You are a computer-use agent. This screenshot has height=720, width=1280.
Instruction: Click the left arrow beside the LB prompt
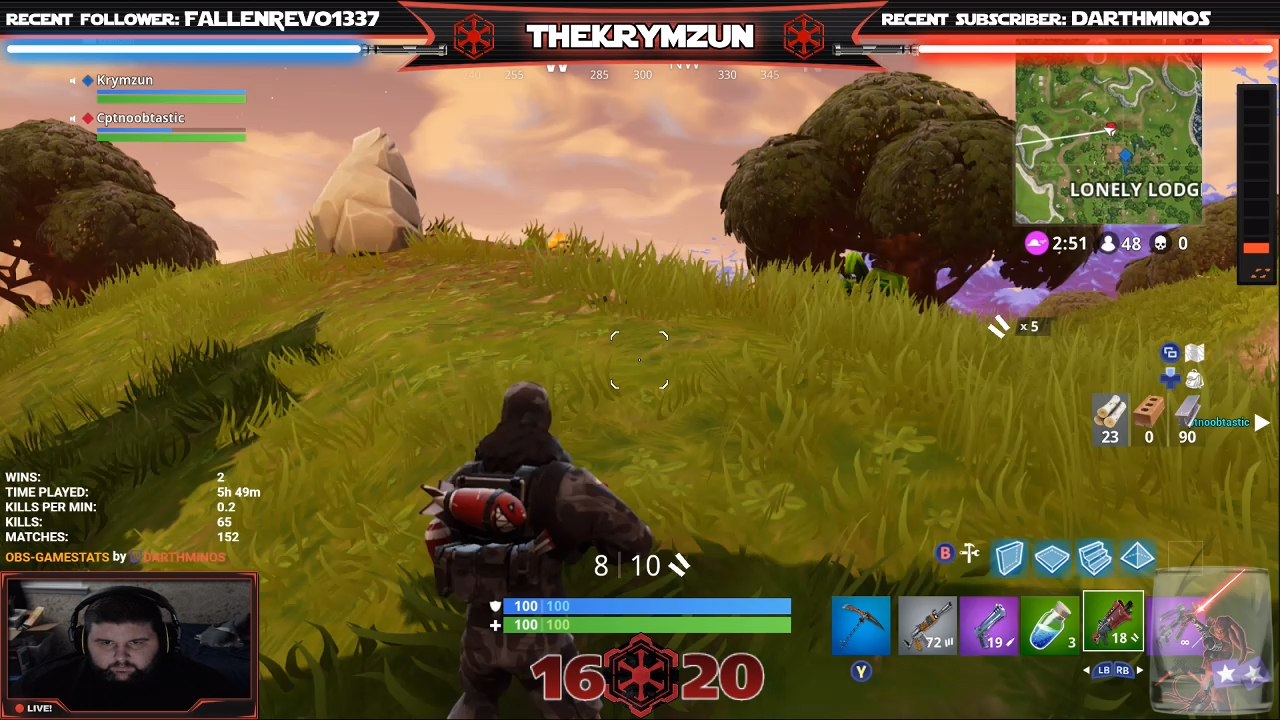click(1086, 670)
